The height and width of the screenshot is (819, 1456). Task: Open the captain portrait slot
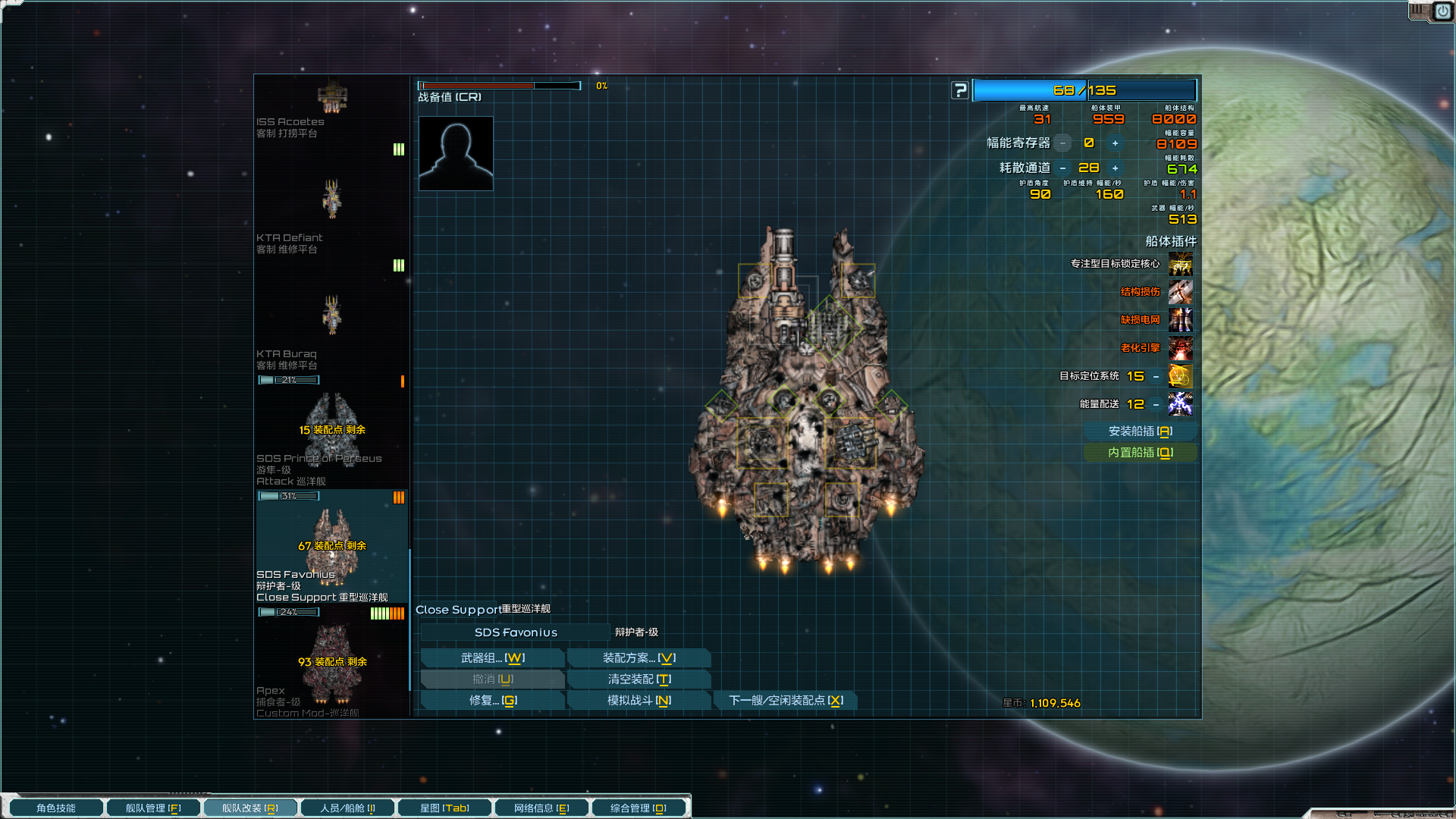pyautogui.click(x=456, y=153)
